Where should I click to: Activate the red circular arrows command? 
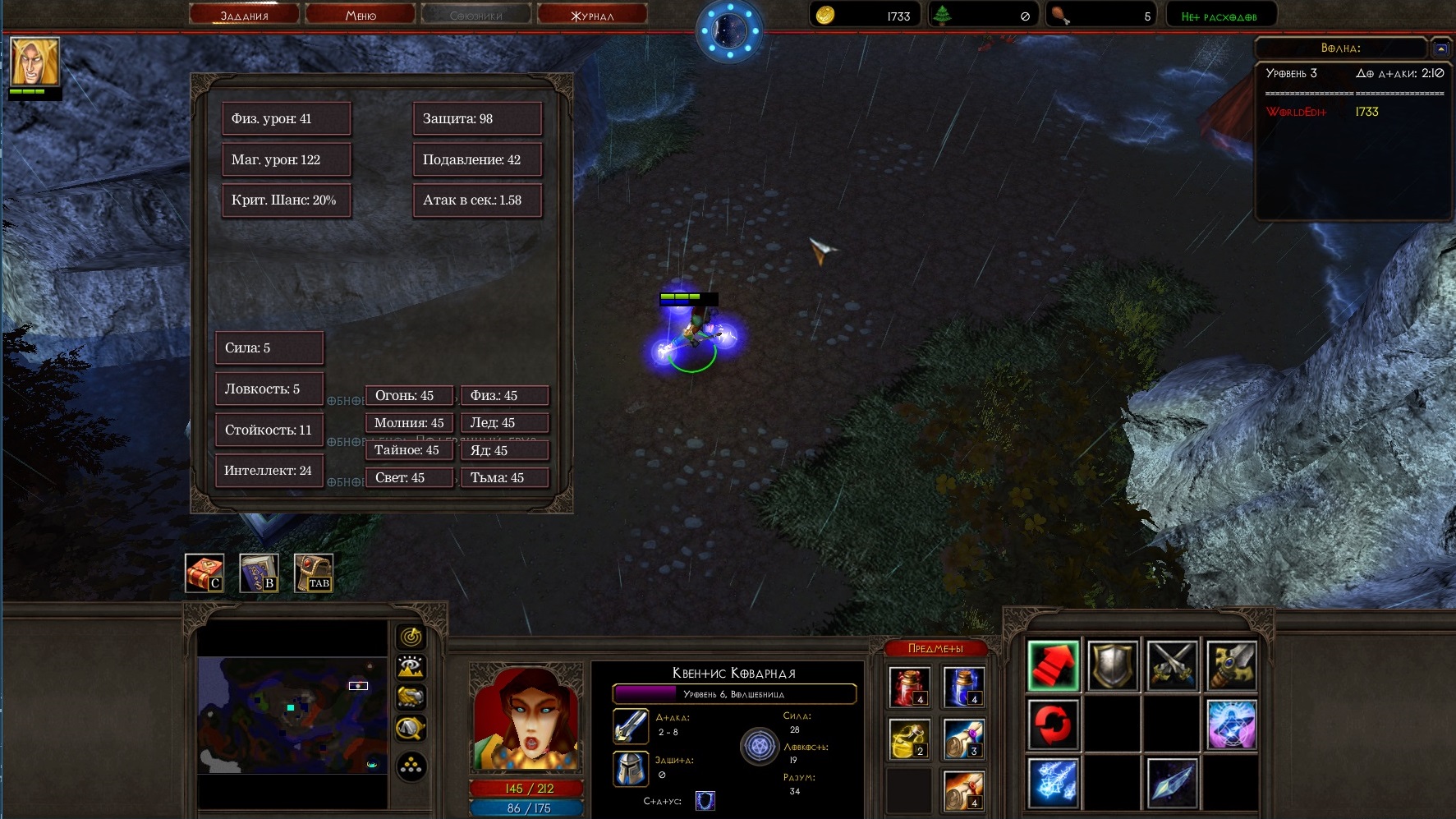tap(1054, 724)
